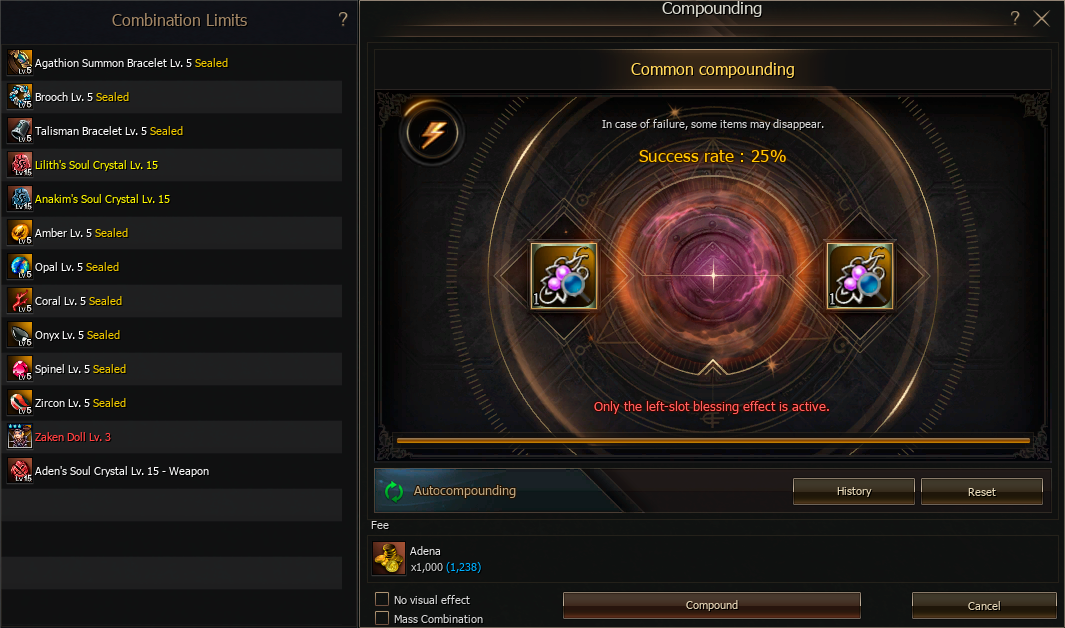Click the lightning bolt icon
Image resolution: width=1065 pixels, height=628 pixels.
pyautogui.click(x=432, y=133)
